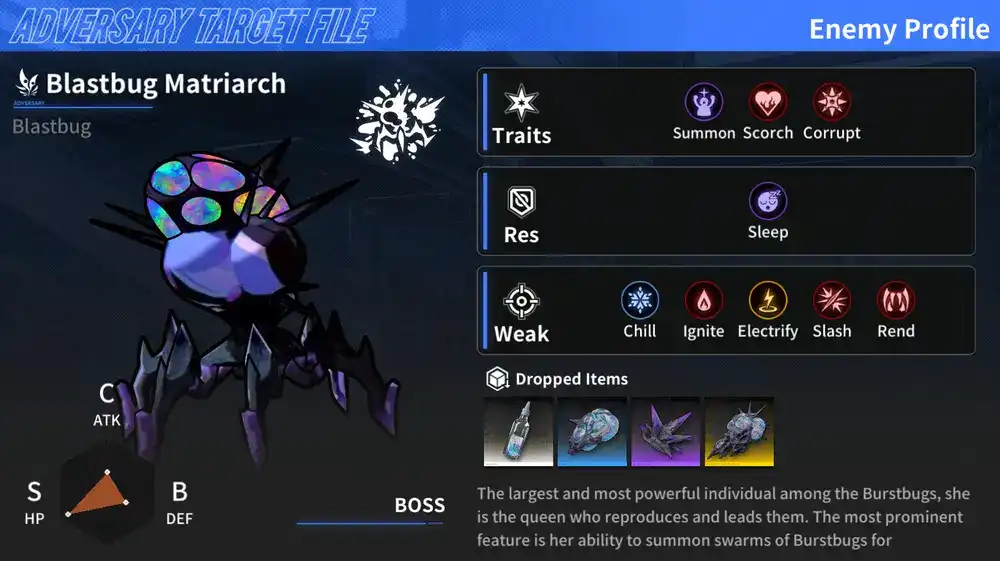This screenshot has height=561, width=1000.
Task: Click the Corrupt trait icon
Action: point(832,102)
